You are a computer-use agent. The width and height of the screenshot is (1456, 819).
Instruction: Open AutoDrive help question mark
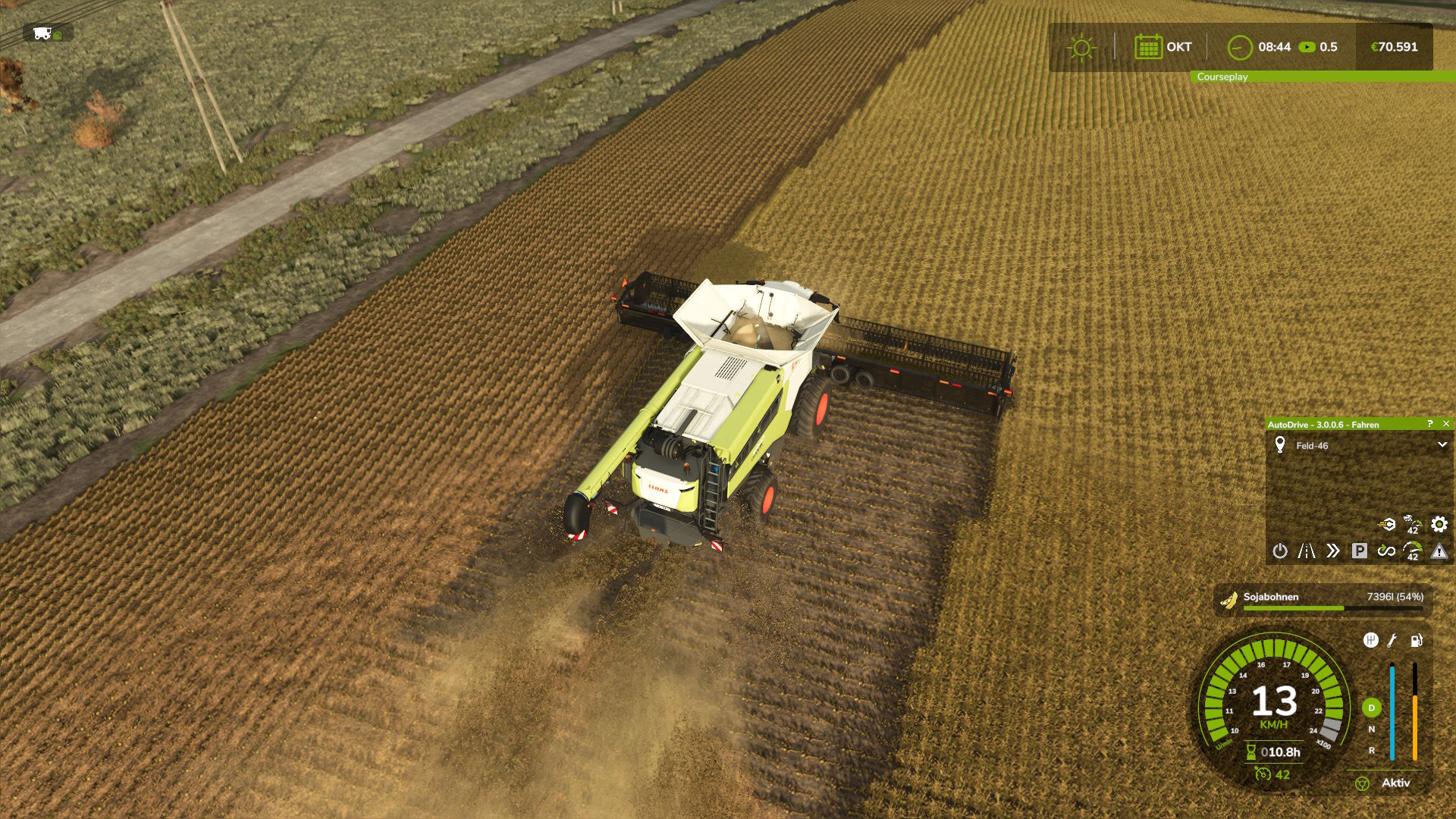coord(1430,424)
